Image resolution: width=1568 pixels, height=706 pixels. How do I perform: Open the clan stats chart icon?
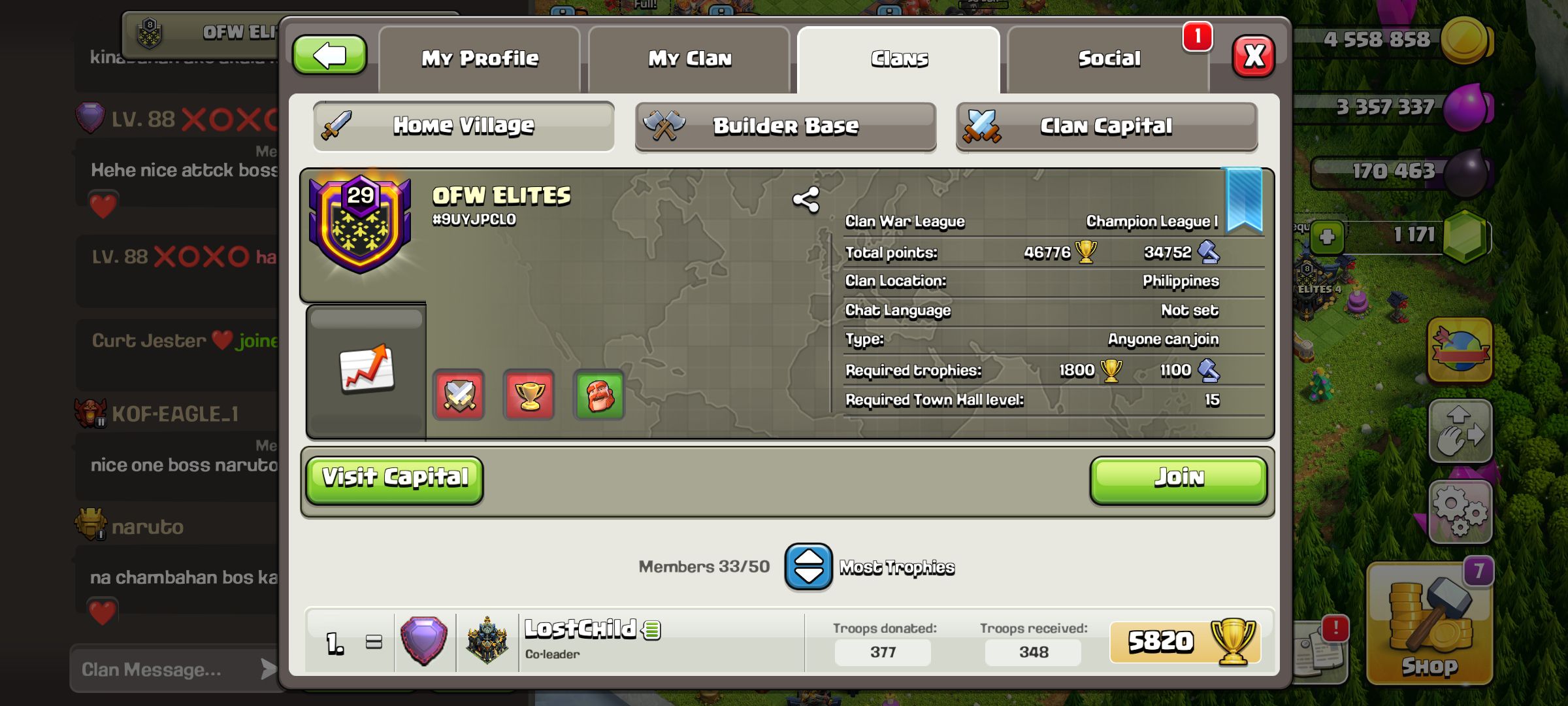click(x=367, y=369)
